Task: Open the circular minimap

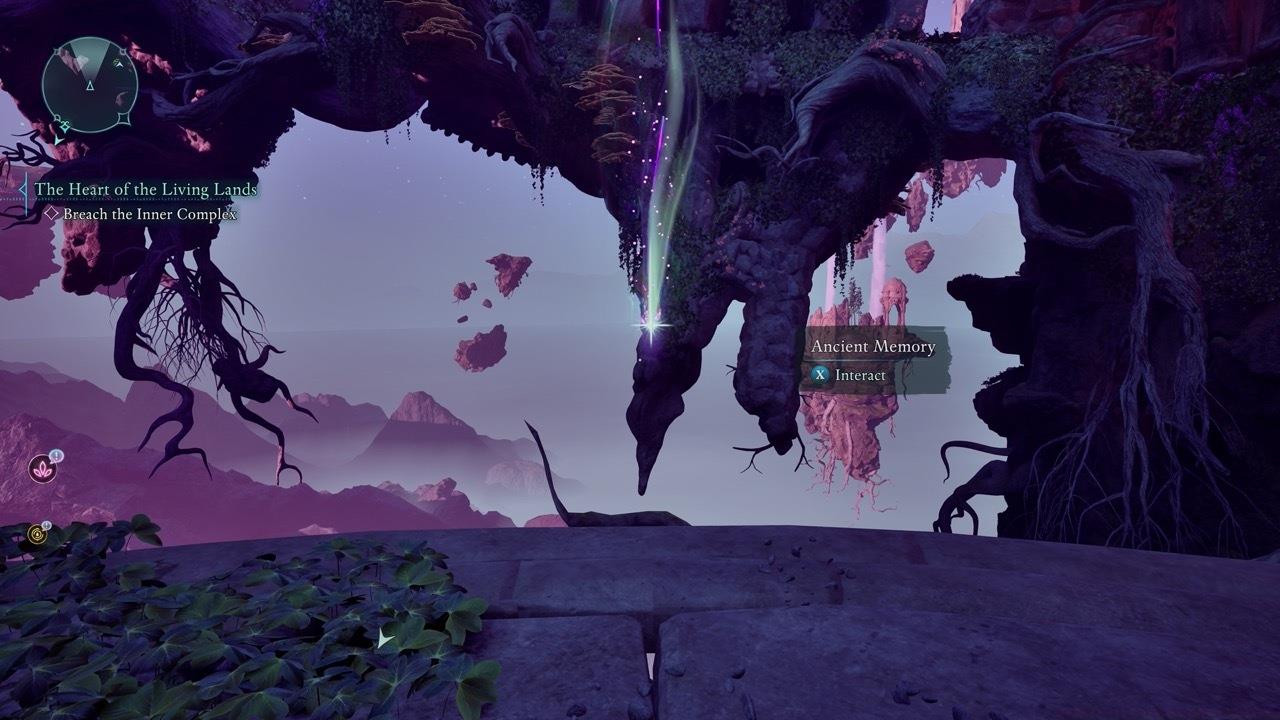Action: (x=90, y=86)
